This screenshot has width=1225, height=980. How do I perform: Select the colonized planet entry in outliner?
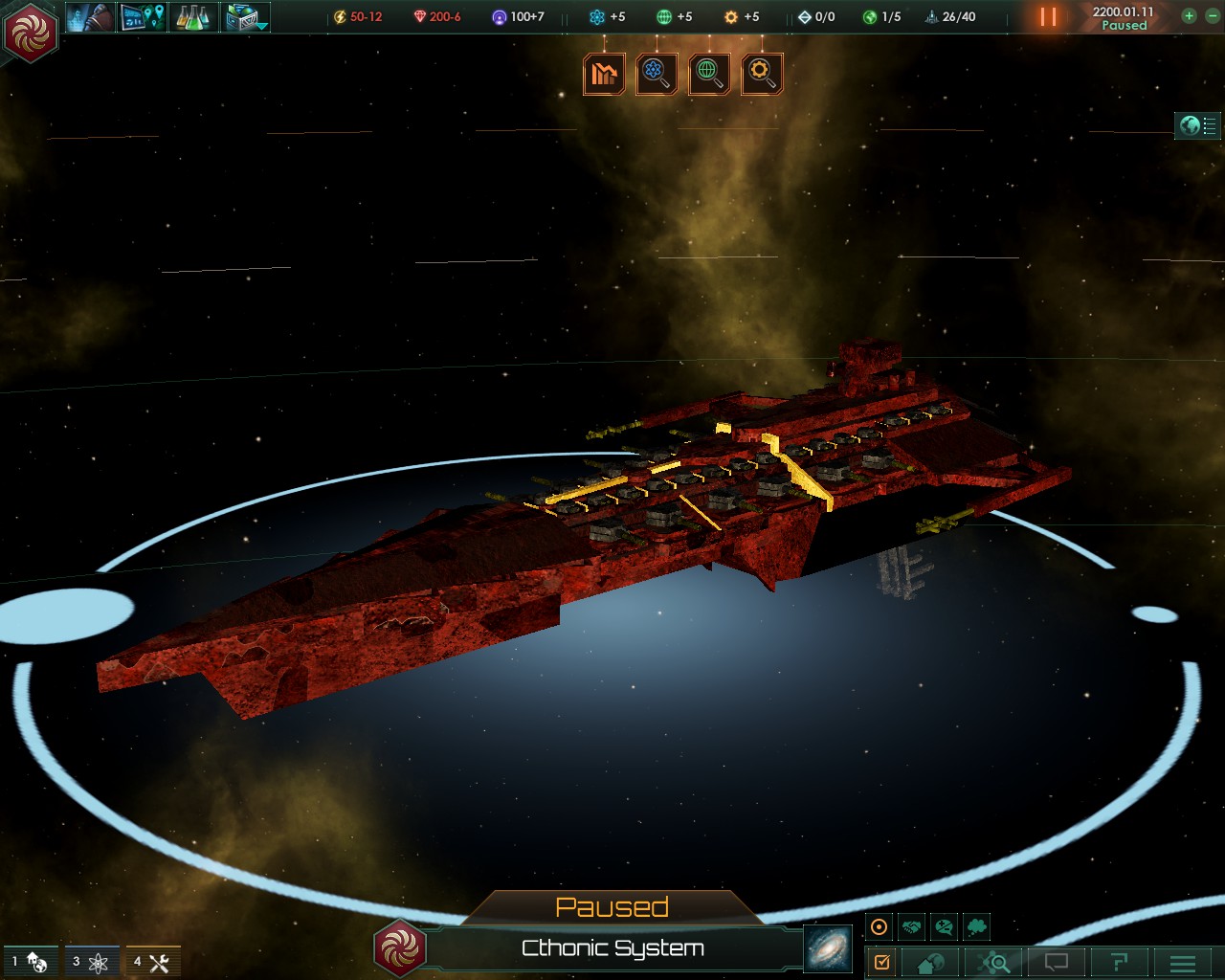tap(29, 963)
